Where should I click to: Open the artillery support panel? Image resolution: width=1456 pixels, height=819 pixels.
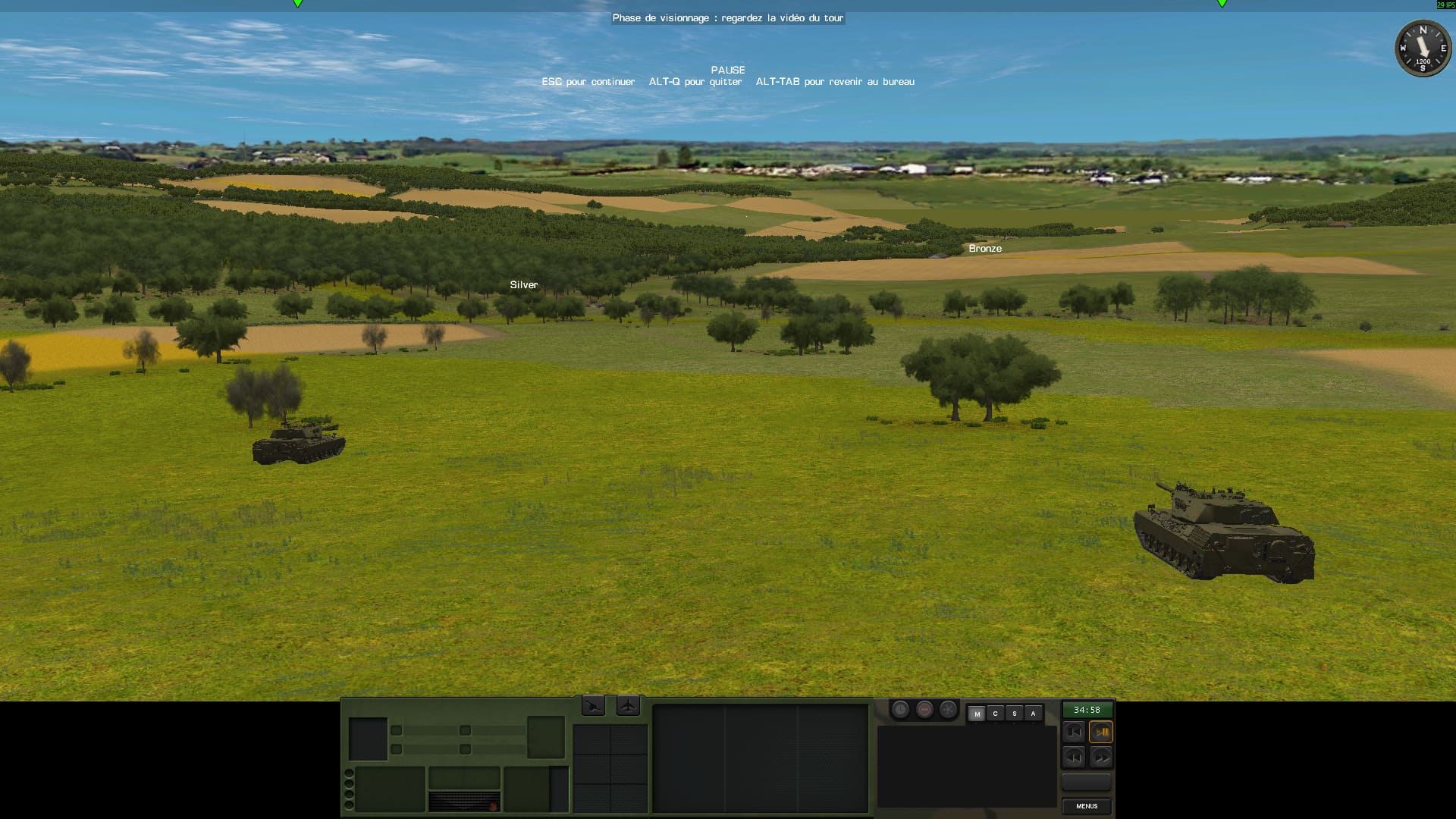tap(593, 707)
